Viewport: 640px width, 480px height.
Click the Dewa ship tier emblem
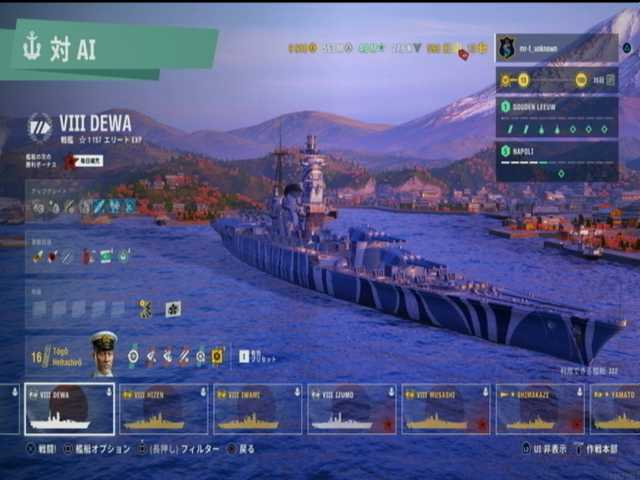pyautogui.click(x=40, y=126)
